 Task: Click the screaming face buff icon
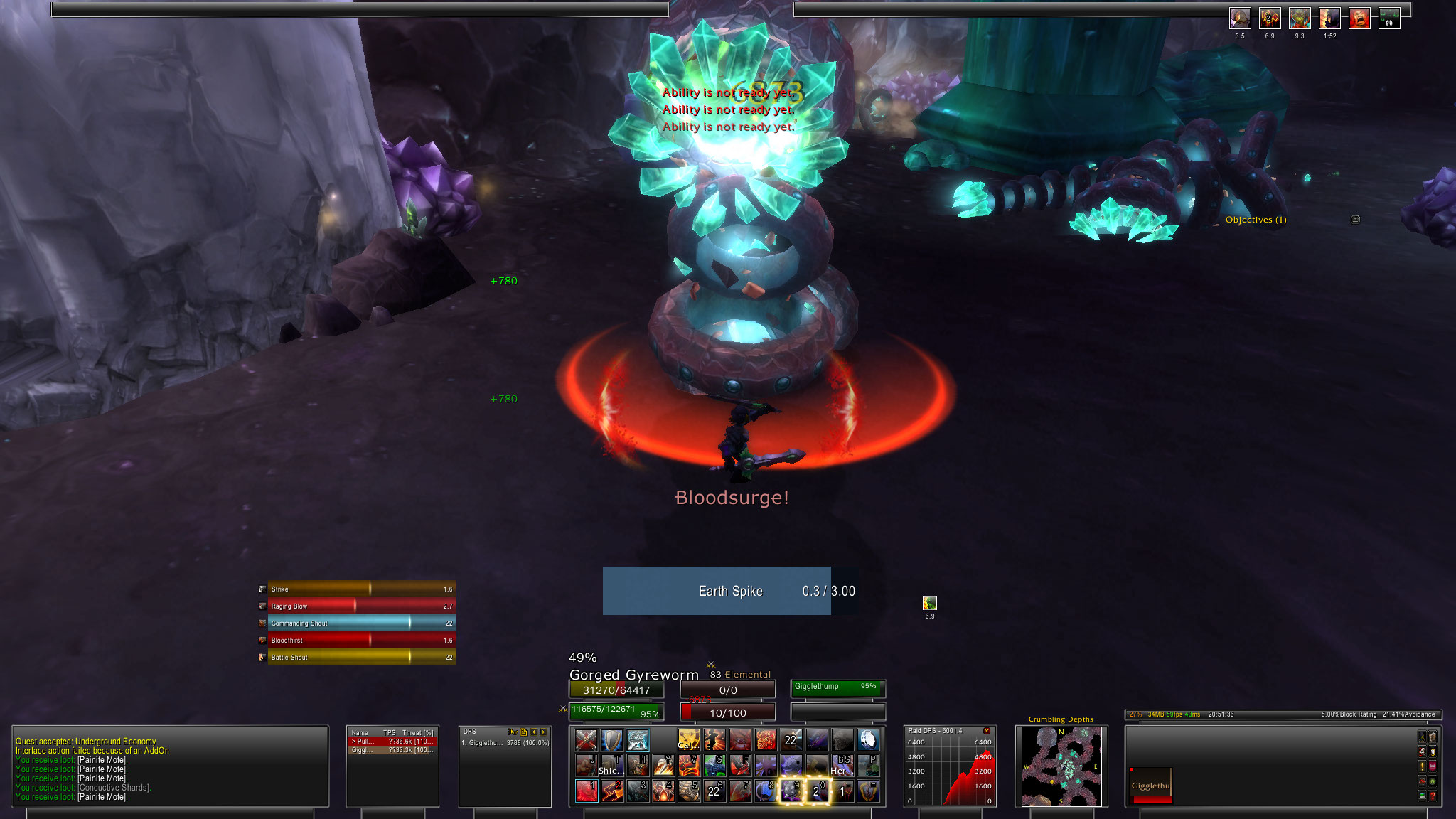[1359, 18]
